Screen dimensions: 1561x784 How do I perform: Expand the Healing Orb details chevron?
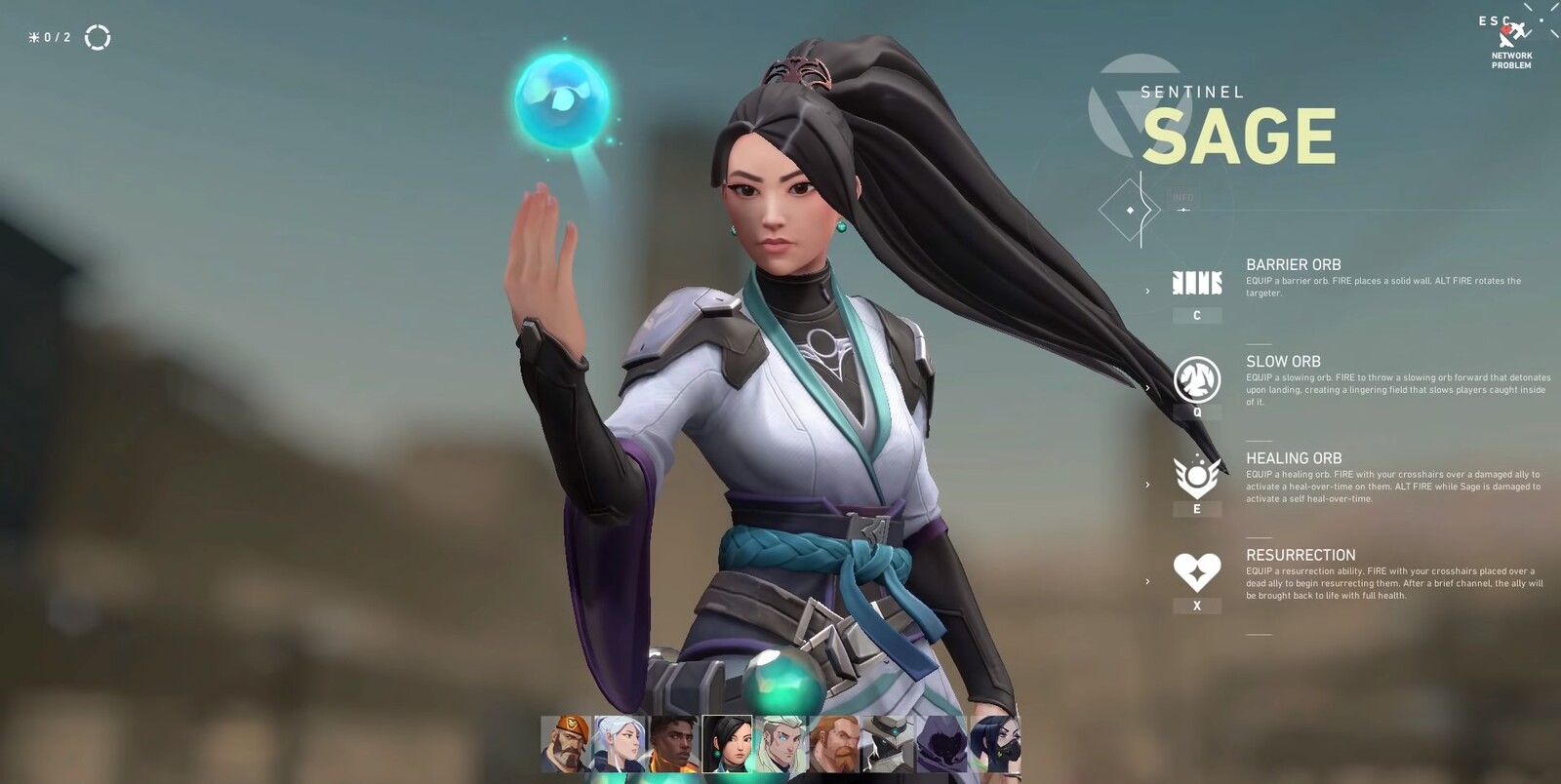pyautogui.click(x=1149, y=481)
